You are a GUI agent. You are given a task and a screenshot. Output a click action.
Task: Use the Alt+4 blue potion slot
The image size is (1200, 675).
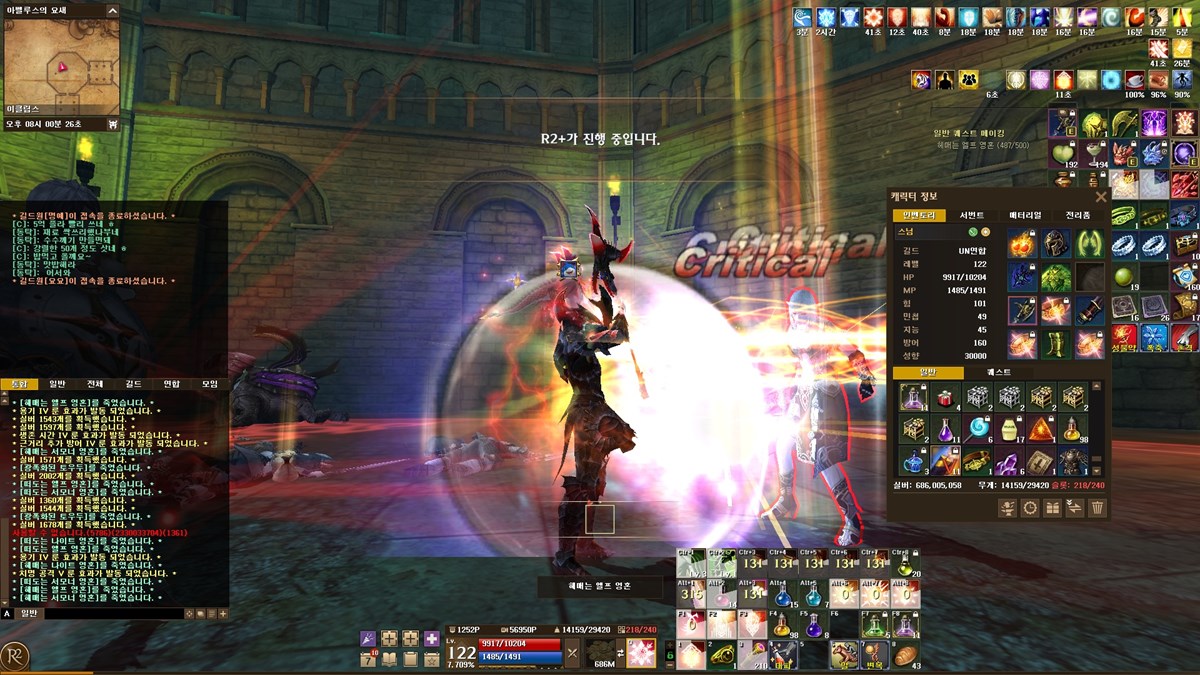[x=781, y=594]
